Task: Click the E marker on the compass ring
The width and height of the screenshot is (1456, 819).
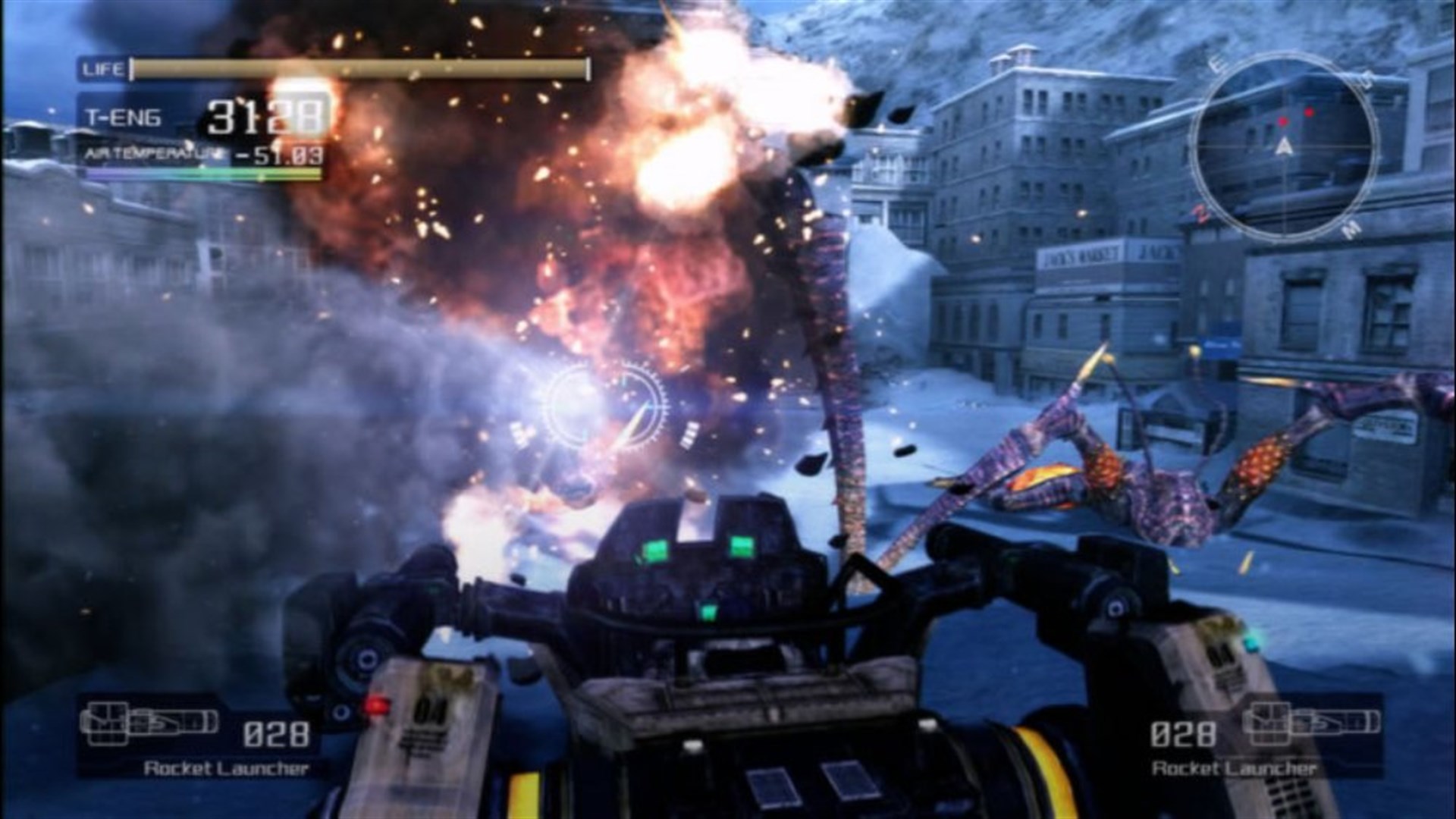Action: (1216, 62)
